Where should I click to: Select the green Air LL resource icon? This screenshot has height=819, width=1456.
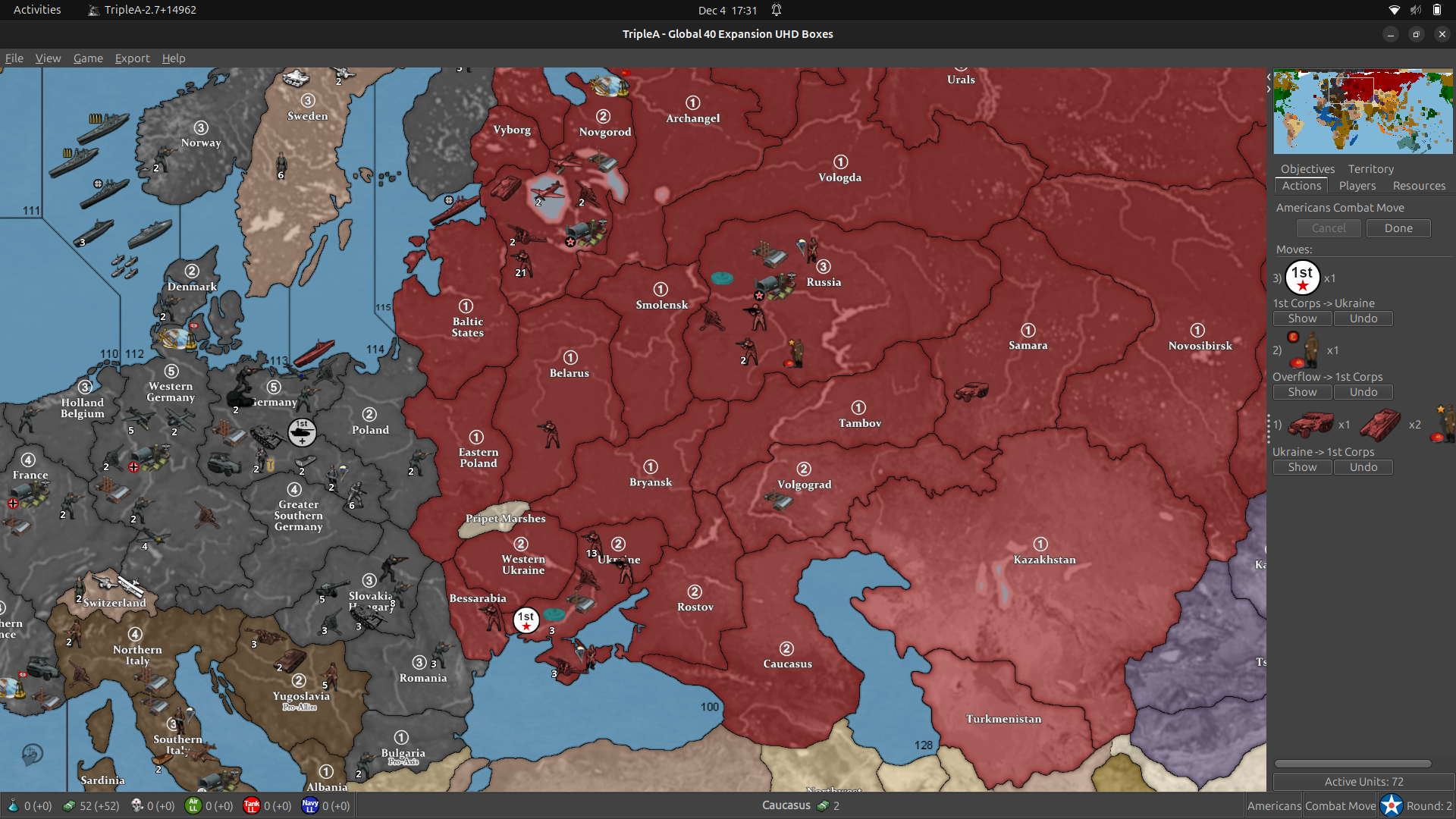[x=195, y=805]
